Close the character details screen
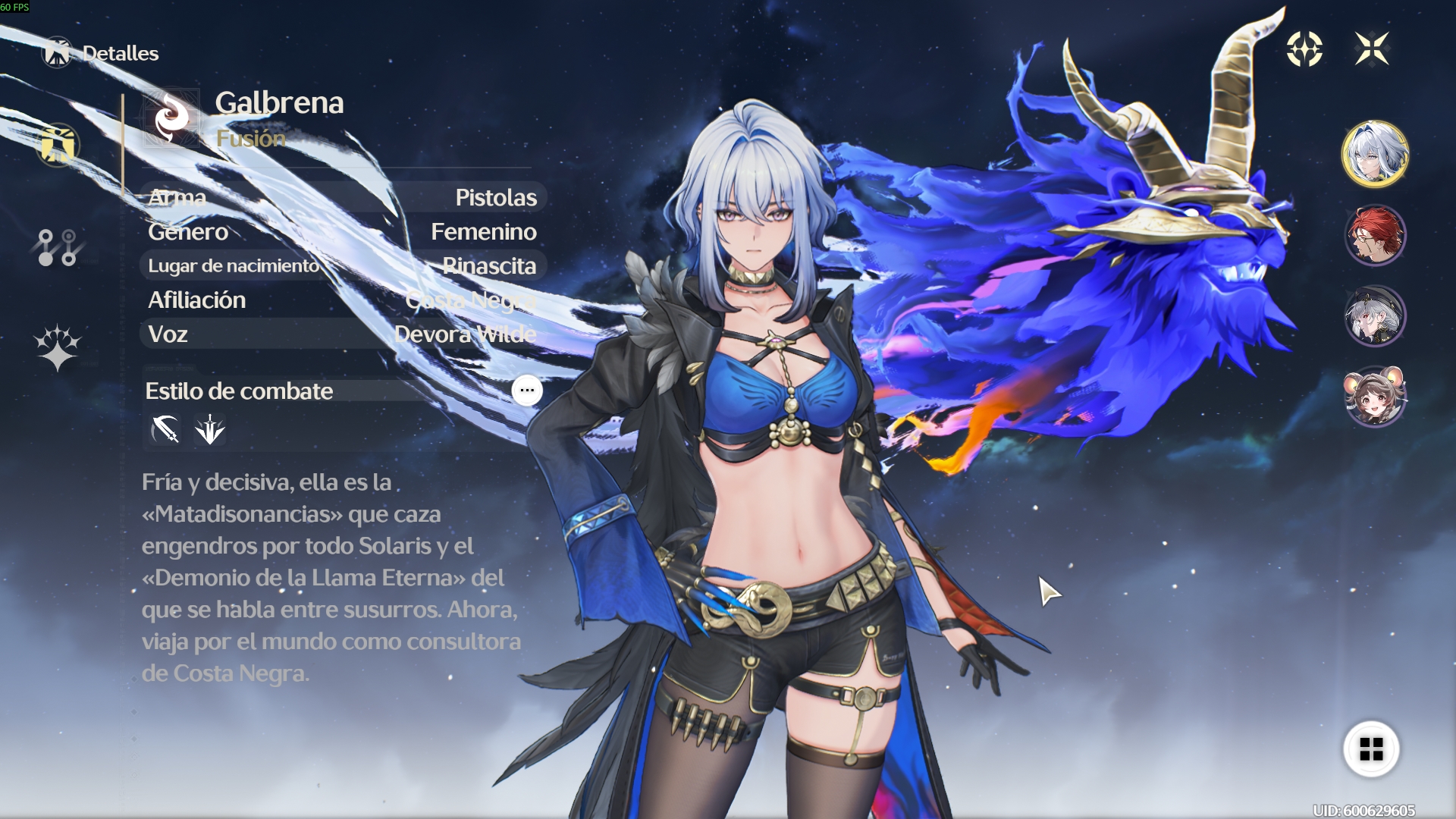This screenshot has width=1456, height=819. (1372, 49)
